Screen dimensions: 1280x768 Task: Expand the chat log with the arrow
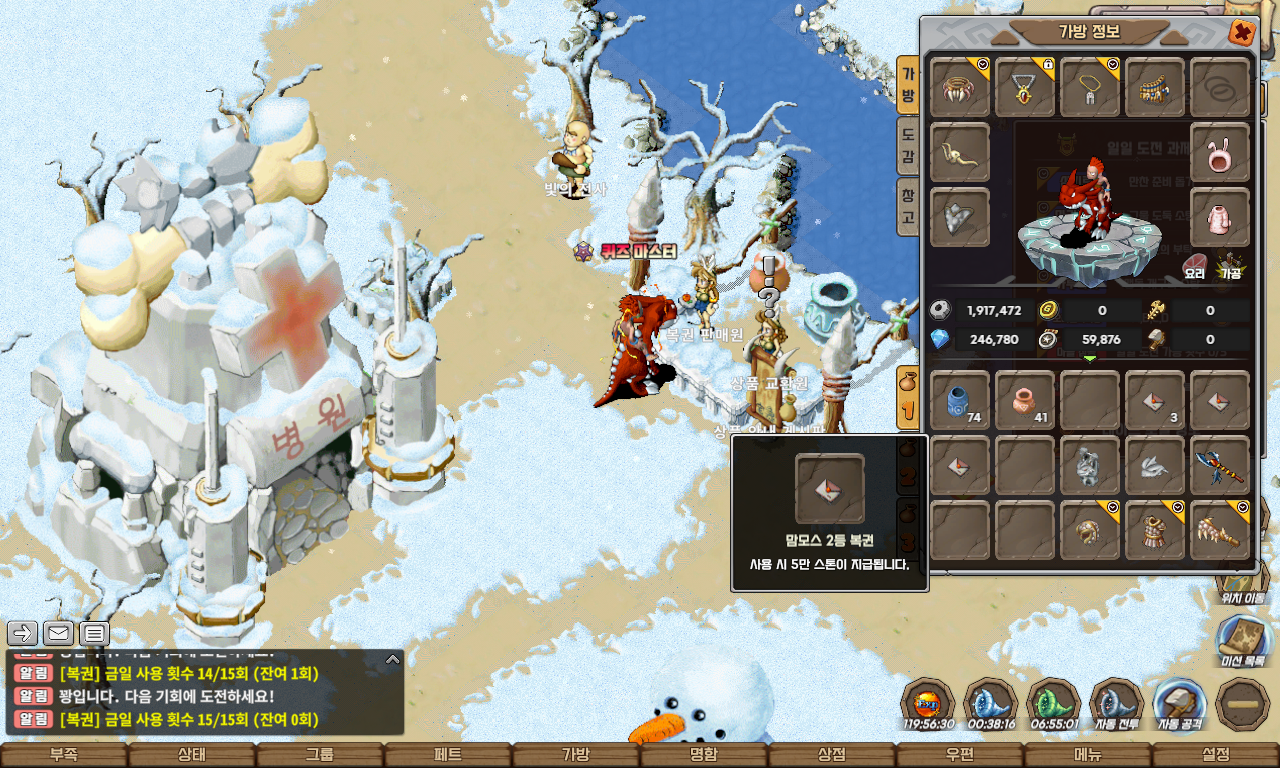point(393,659)
